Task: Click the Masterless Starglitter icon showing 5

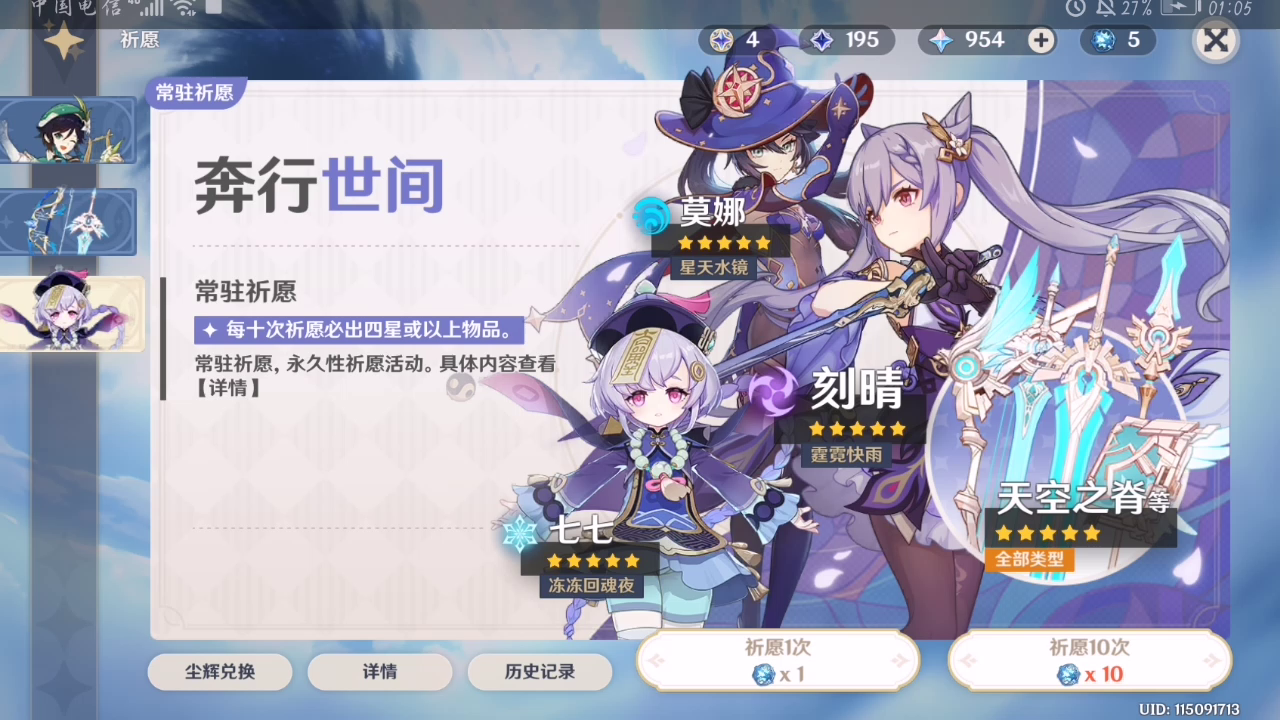Action: [x=1104, y=40]
